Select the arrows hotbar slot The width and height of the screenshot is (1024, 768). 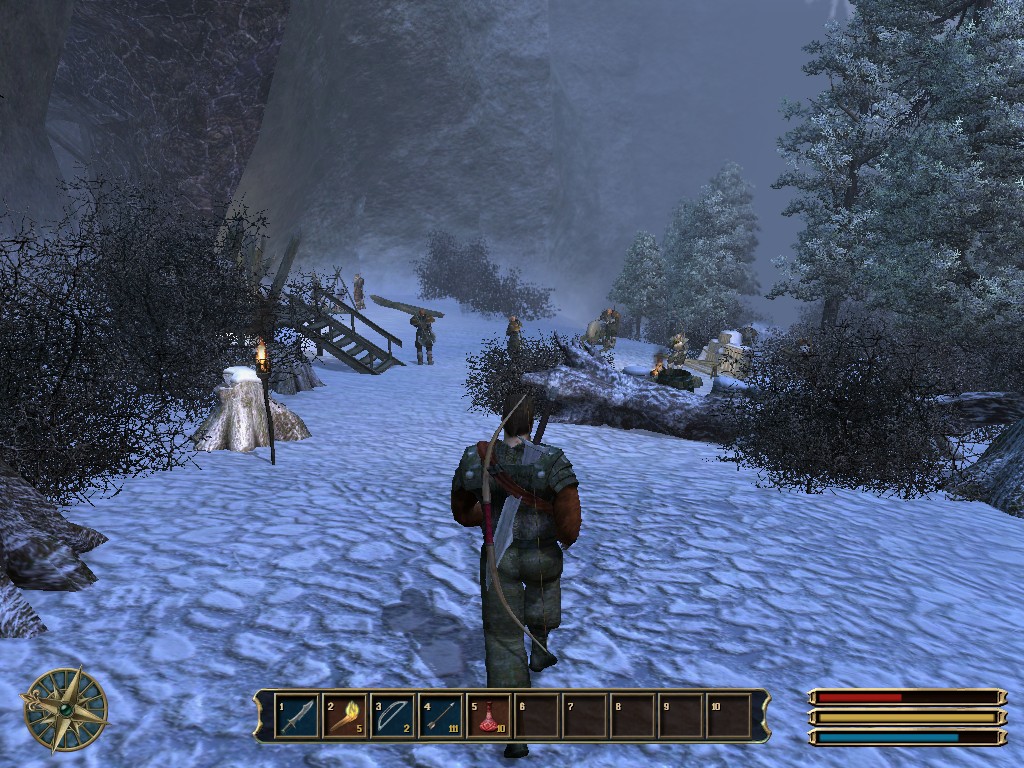pos(441,716)
